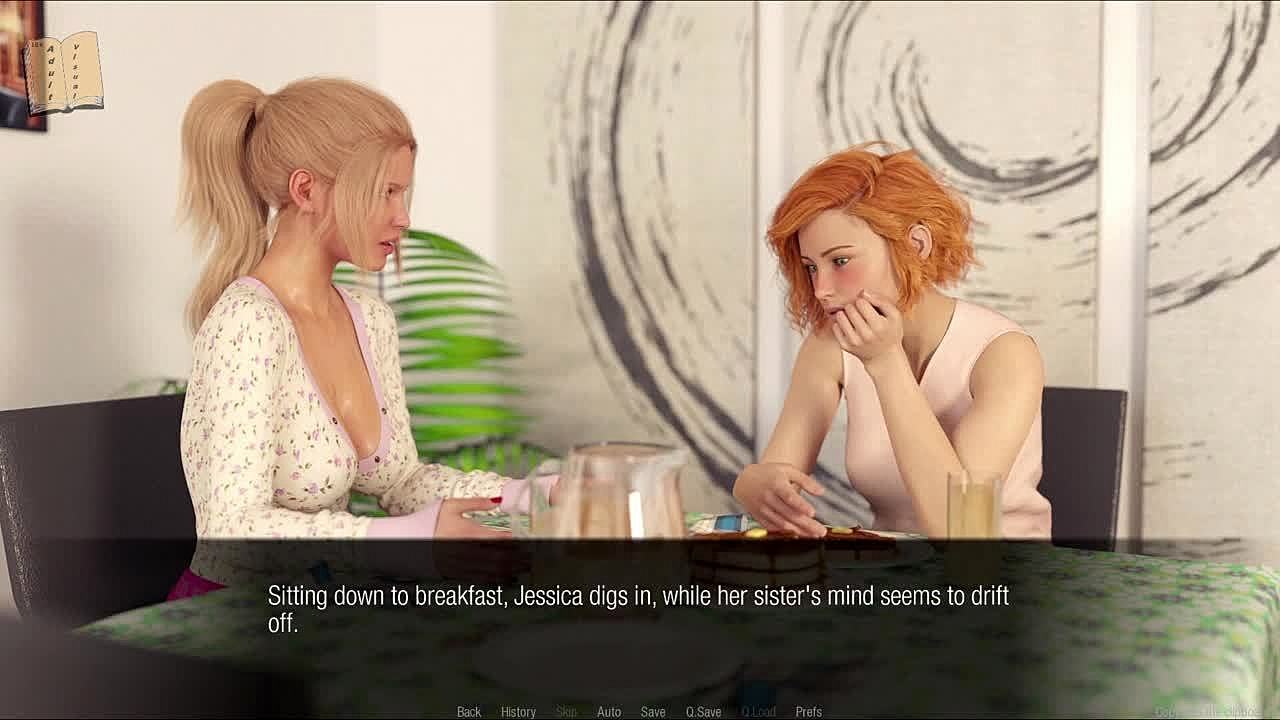
Task: Quick load with Q.Load
Action: 758,712
